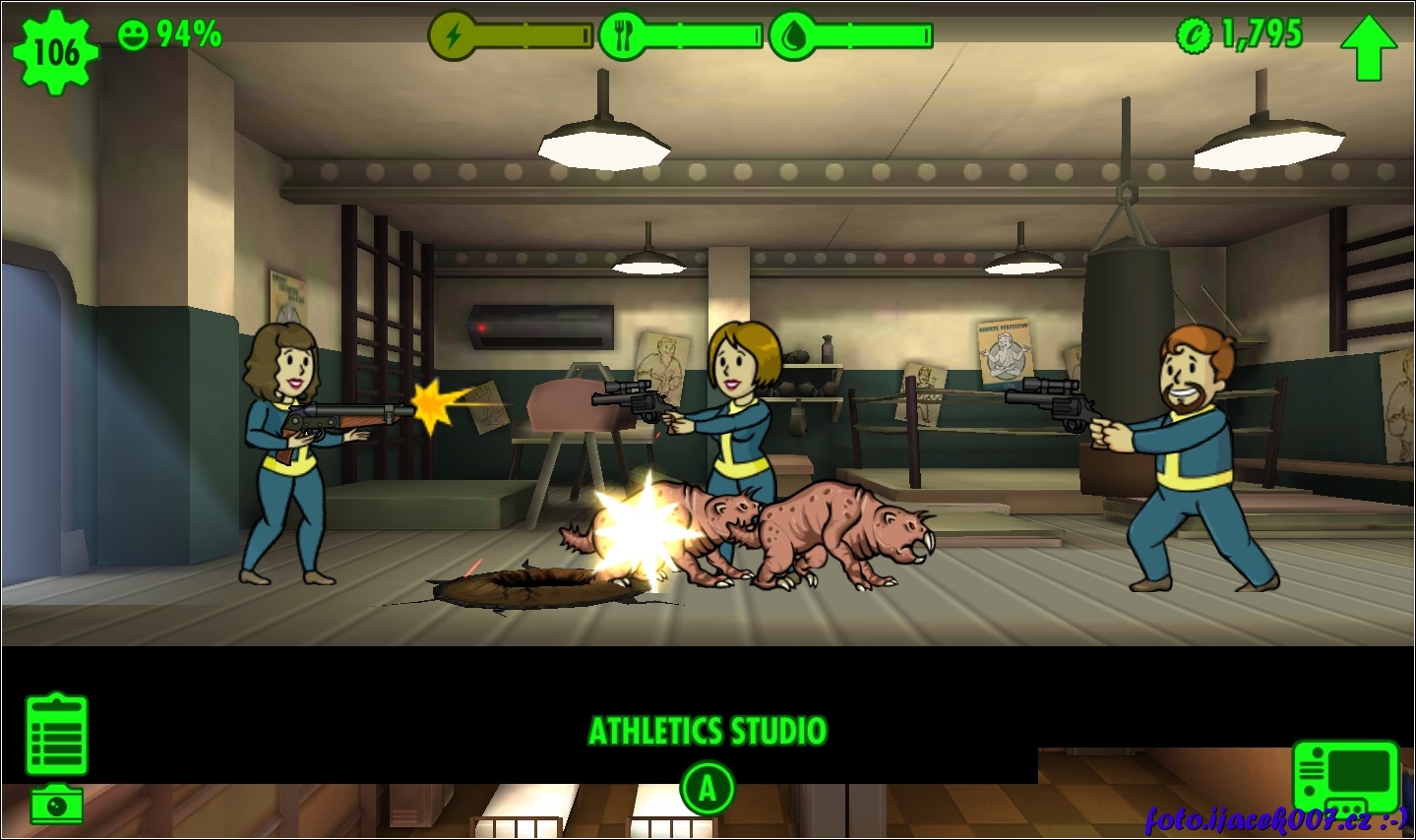
Task: Select the bottle caps counter icon
Action: 1195,36
